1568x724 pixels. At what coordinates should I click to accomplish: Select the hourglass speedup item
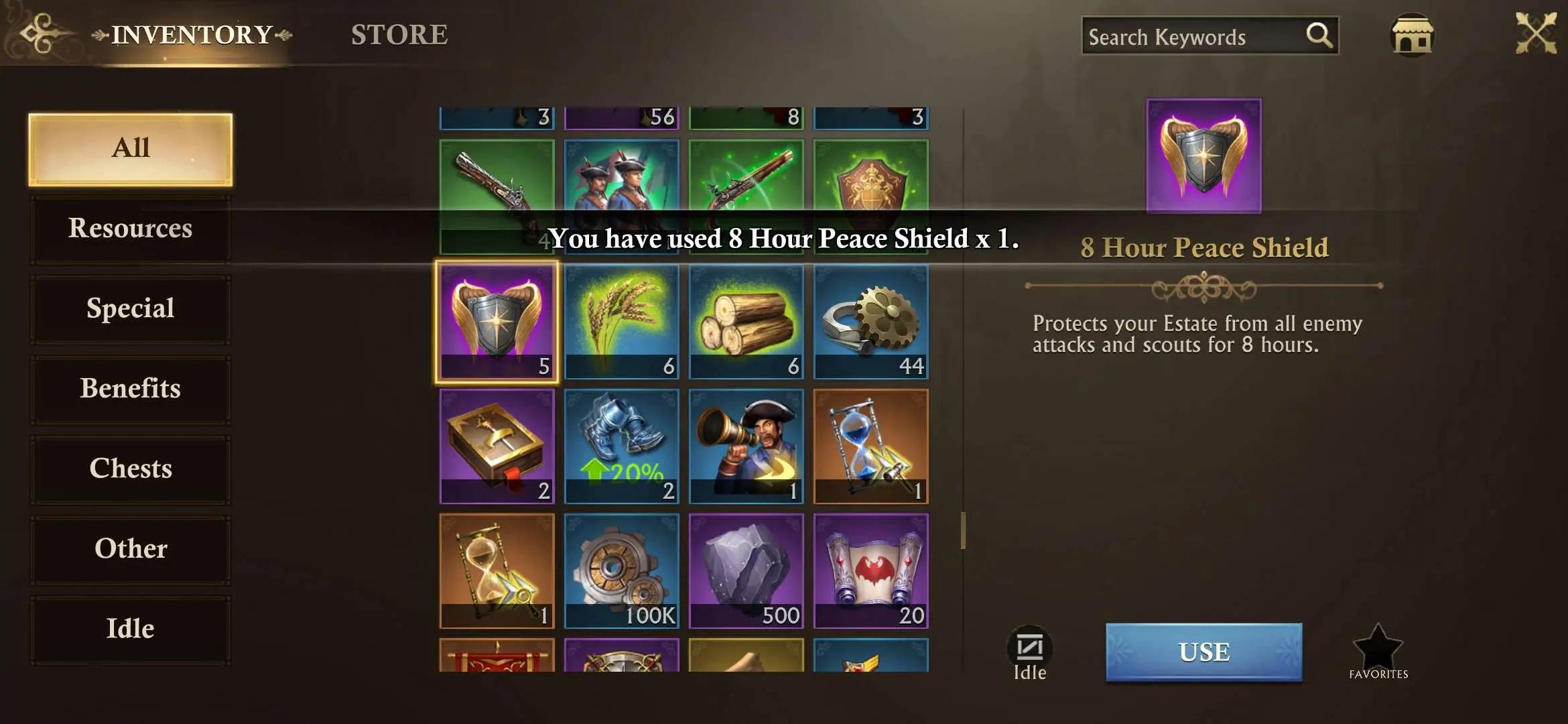click(870, 446)
